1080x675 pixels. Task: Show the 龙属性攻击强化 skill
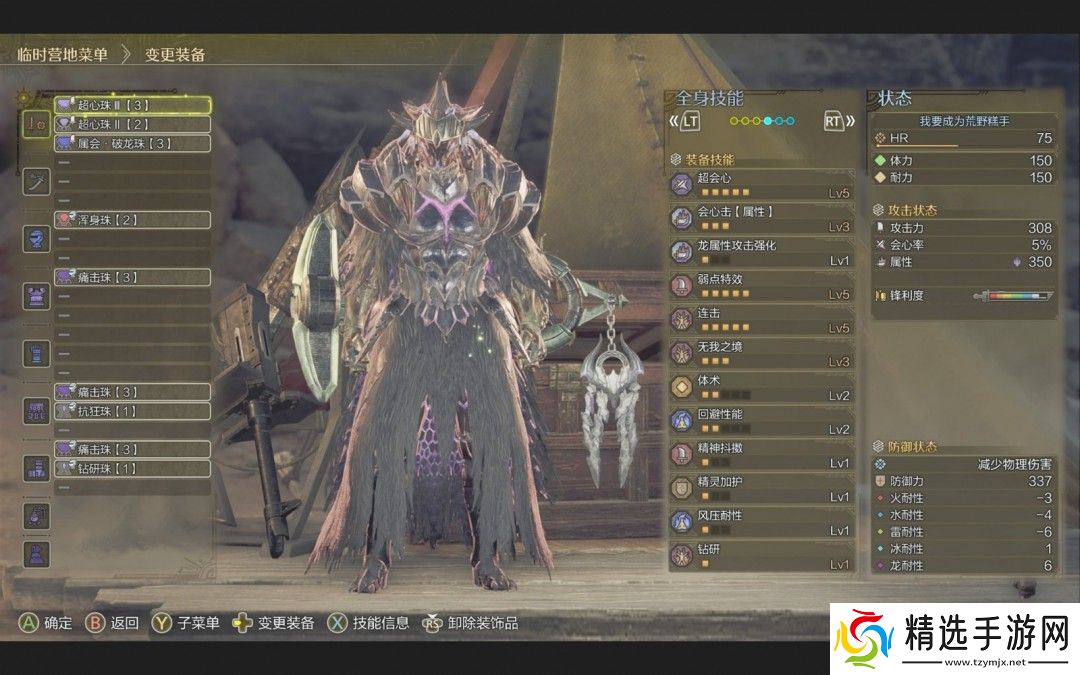point(762,252)
